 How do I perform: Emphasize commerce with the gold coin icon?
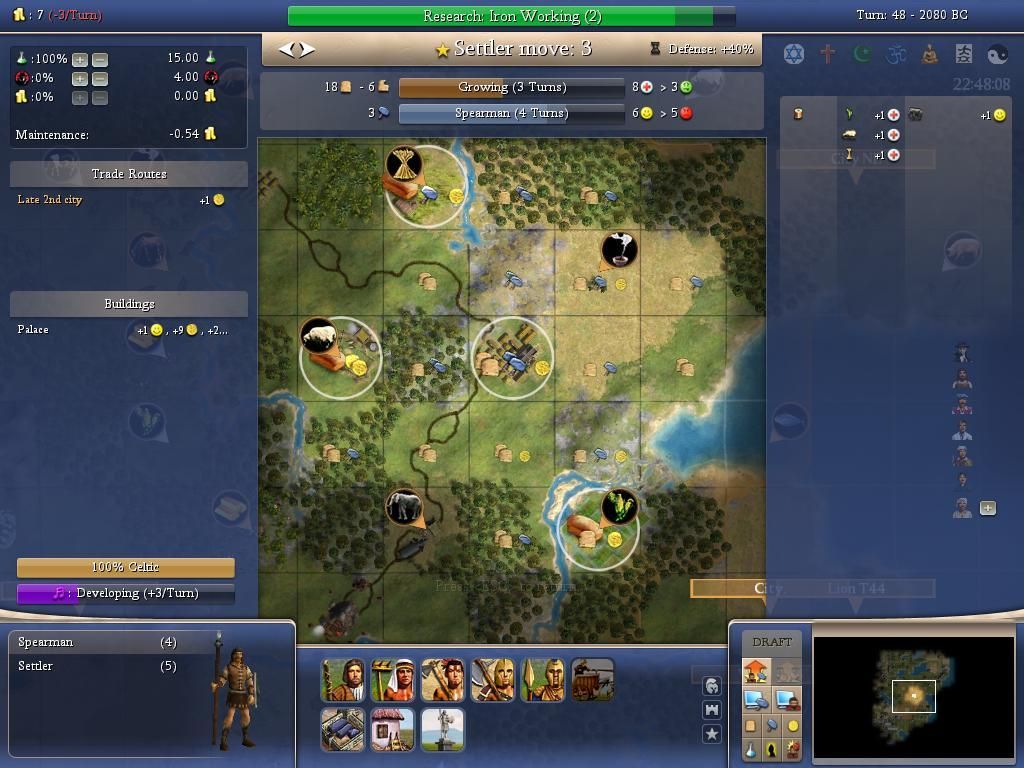coord(793,726)
